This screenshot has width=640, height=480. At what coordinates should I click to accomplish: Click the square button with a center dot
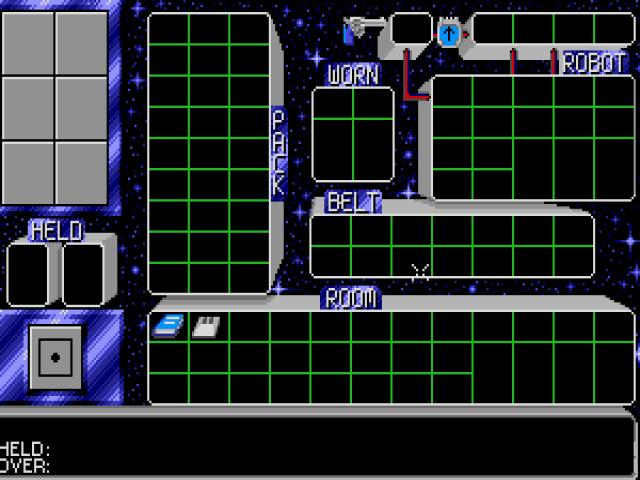55,357
